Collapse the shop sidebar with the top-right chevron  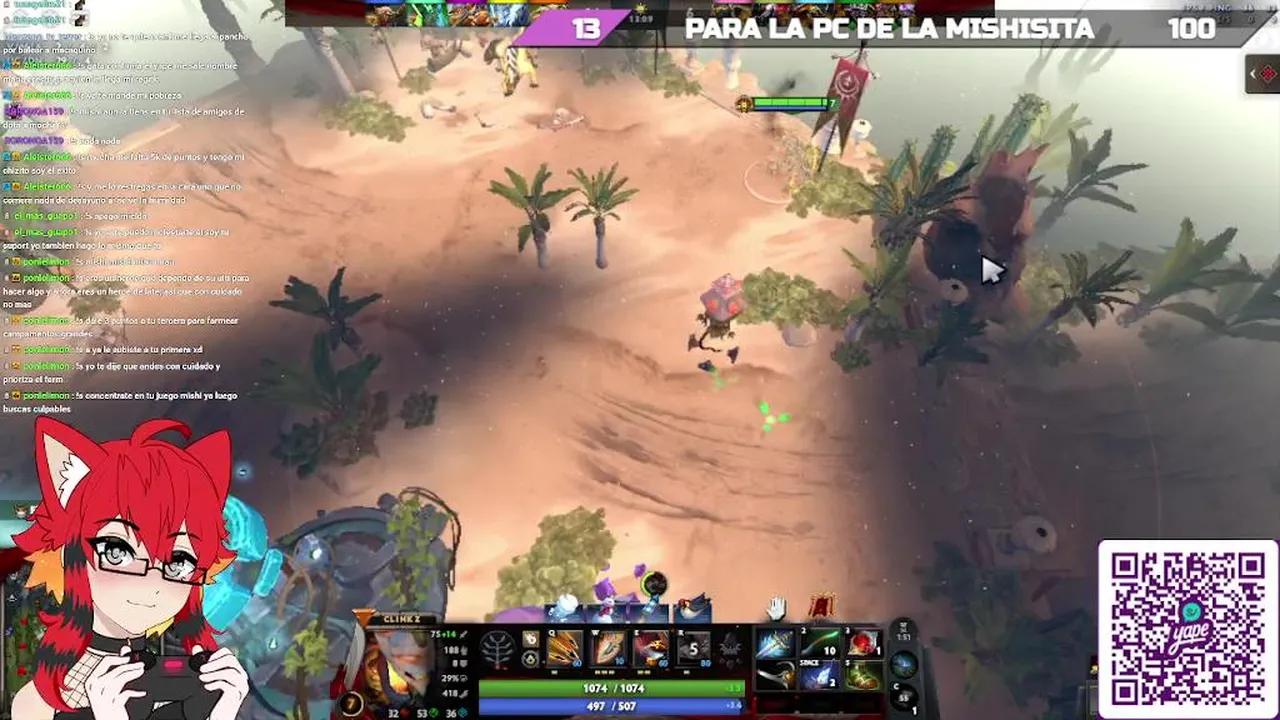tap(1252, 73)
